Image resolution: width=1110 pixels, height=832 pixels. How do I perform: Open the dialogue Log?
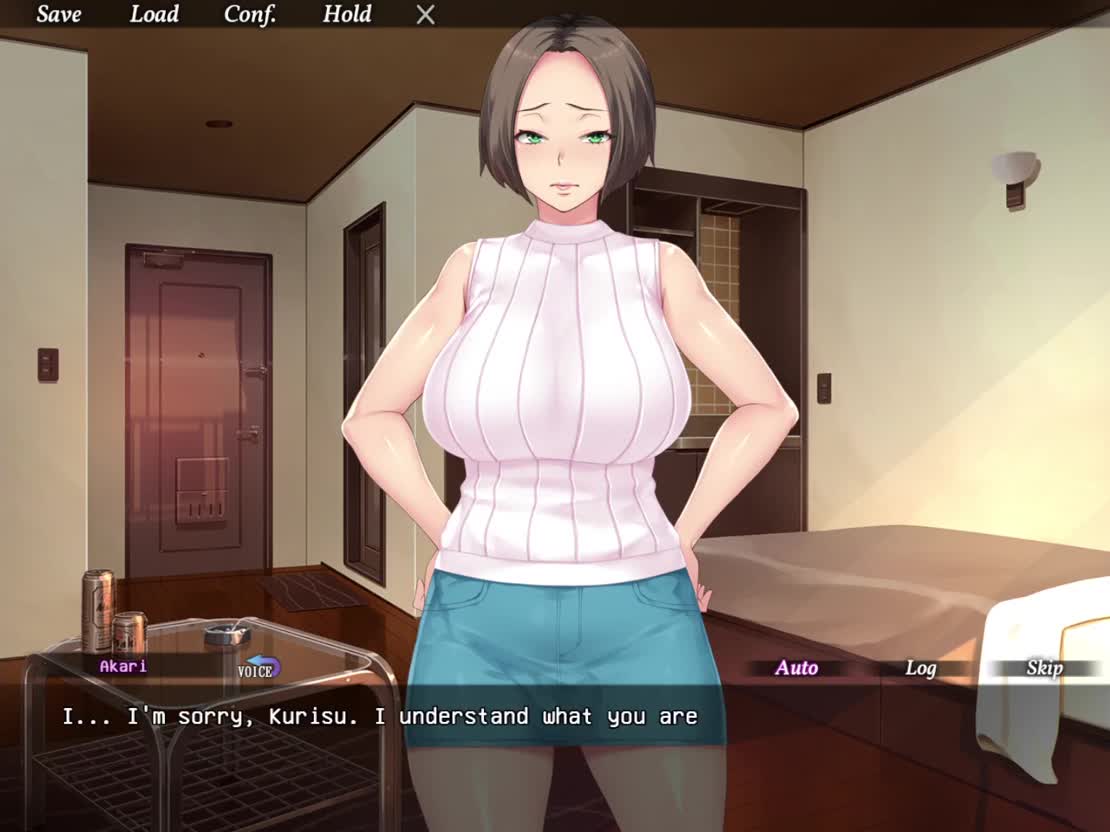click(x=920, y=668)
